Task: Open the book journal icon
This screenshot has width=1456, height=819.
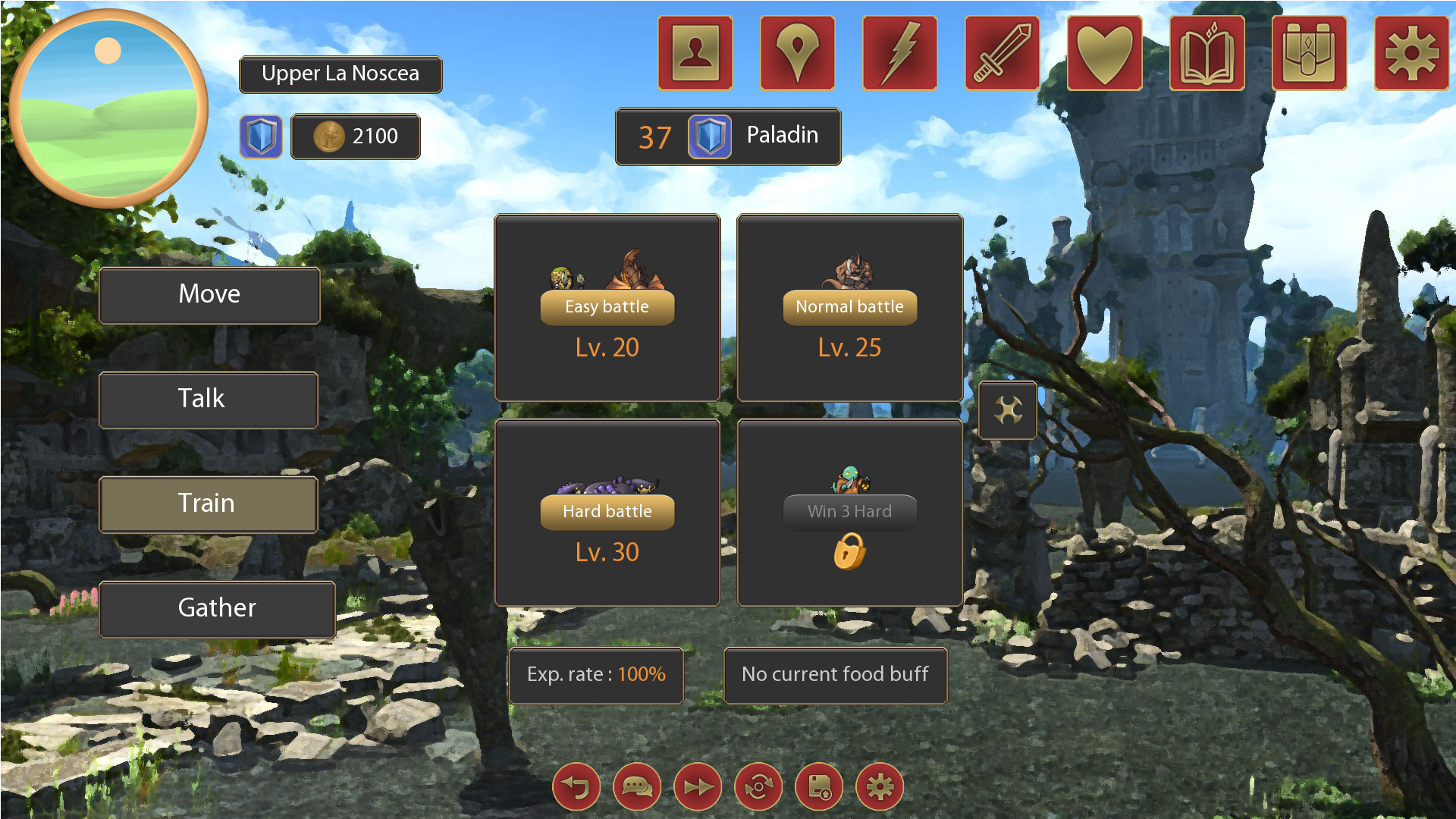Action: (x=1207, y=52)
